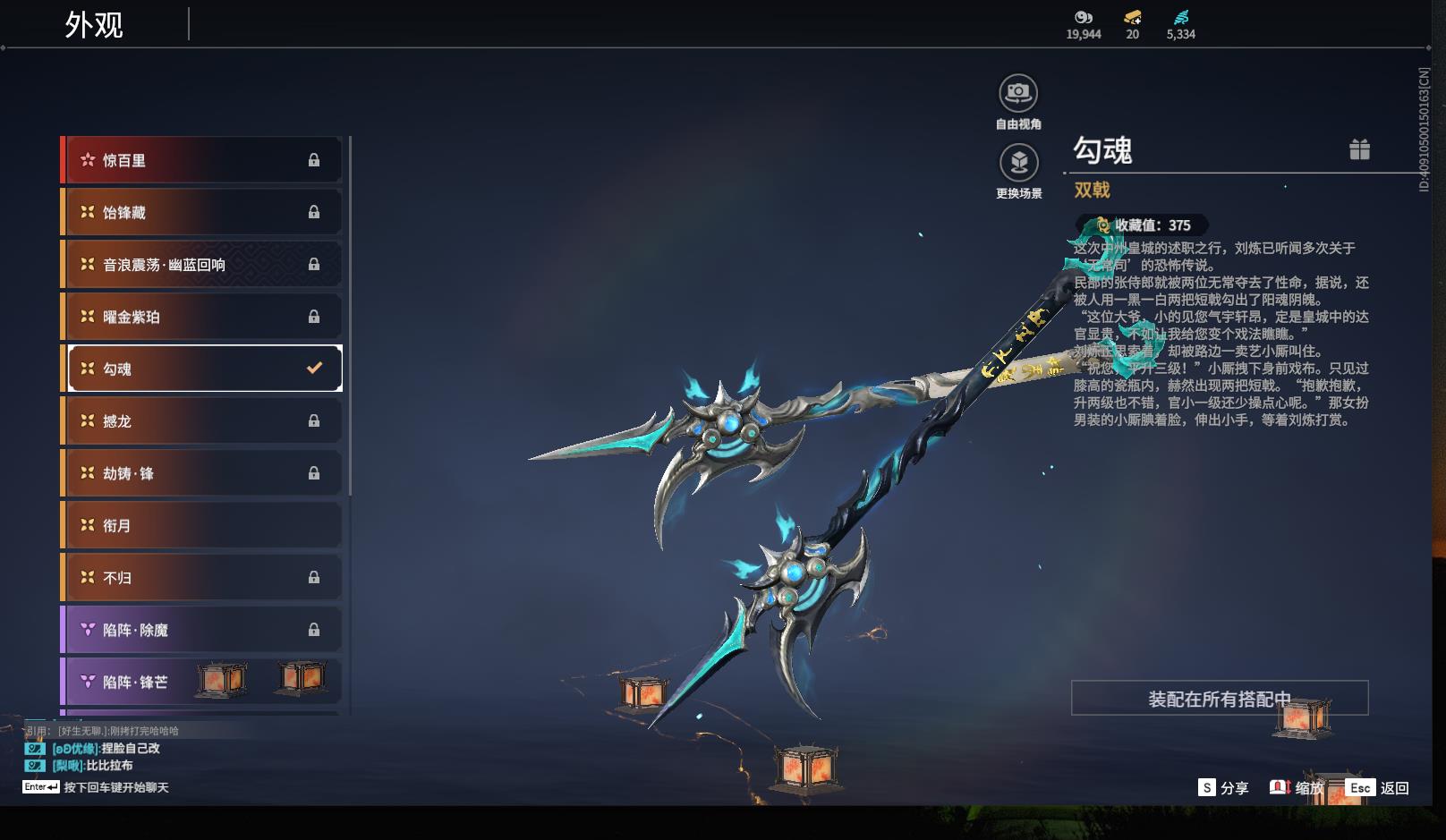Select 音浪震荡·幽蓝回响 in the list
Viewport: 1446px width, 840px height.
(x=203, y=265)
